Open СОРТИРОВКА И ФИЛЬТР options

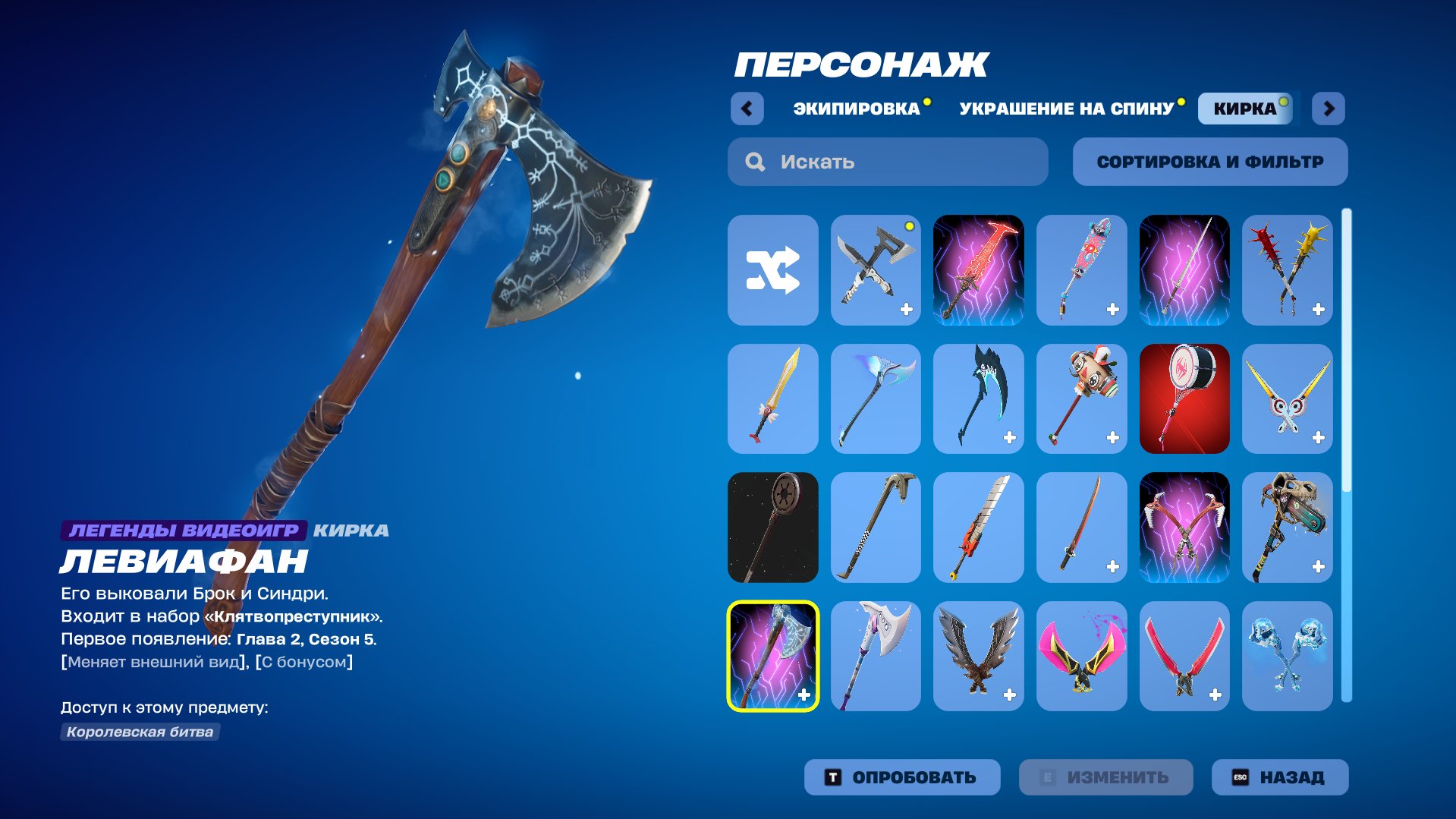(x=1209, y=161)
